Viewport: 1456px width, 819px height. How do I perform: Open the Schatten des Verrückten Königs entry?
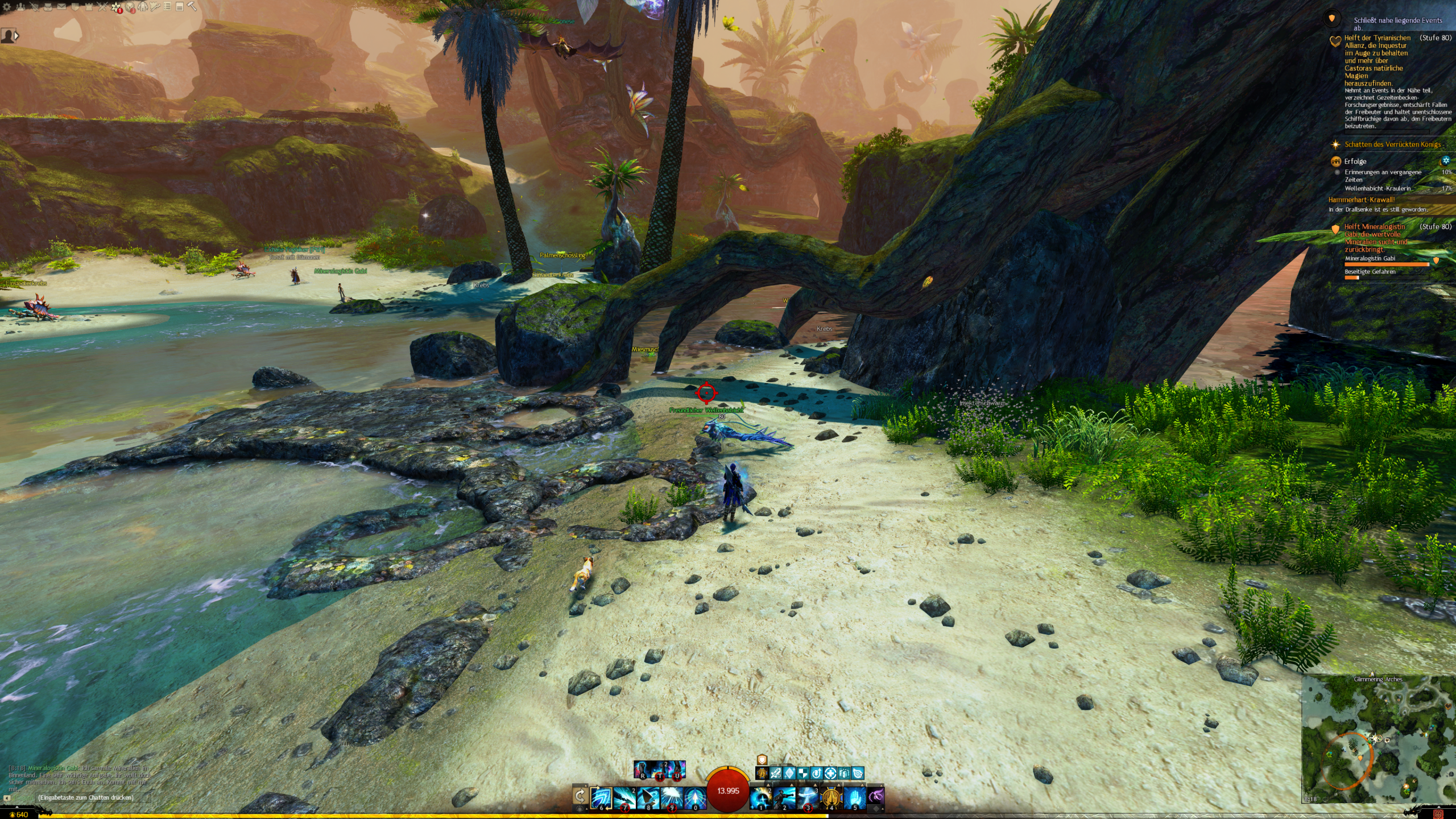tap(1392, 144)
